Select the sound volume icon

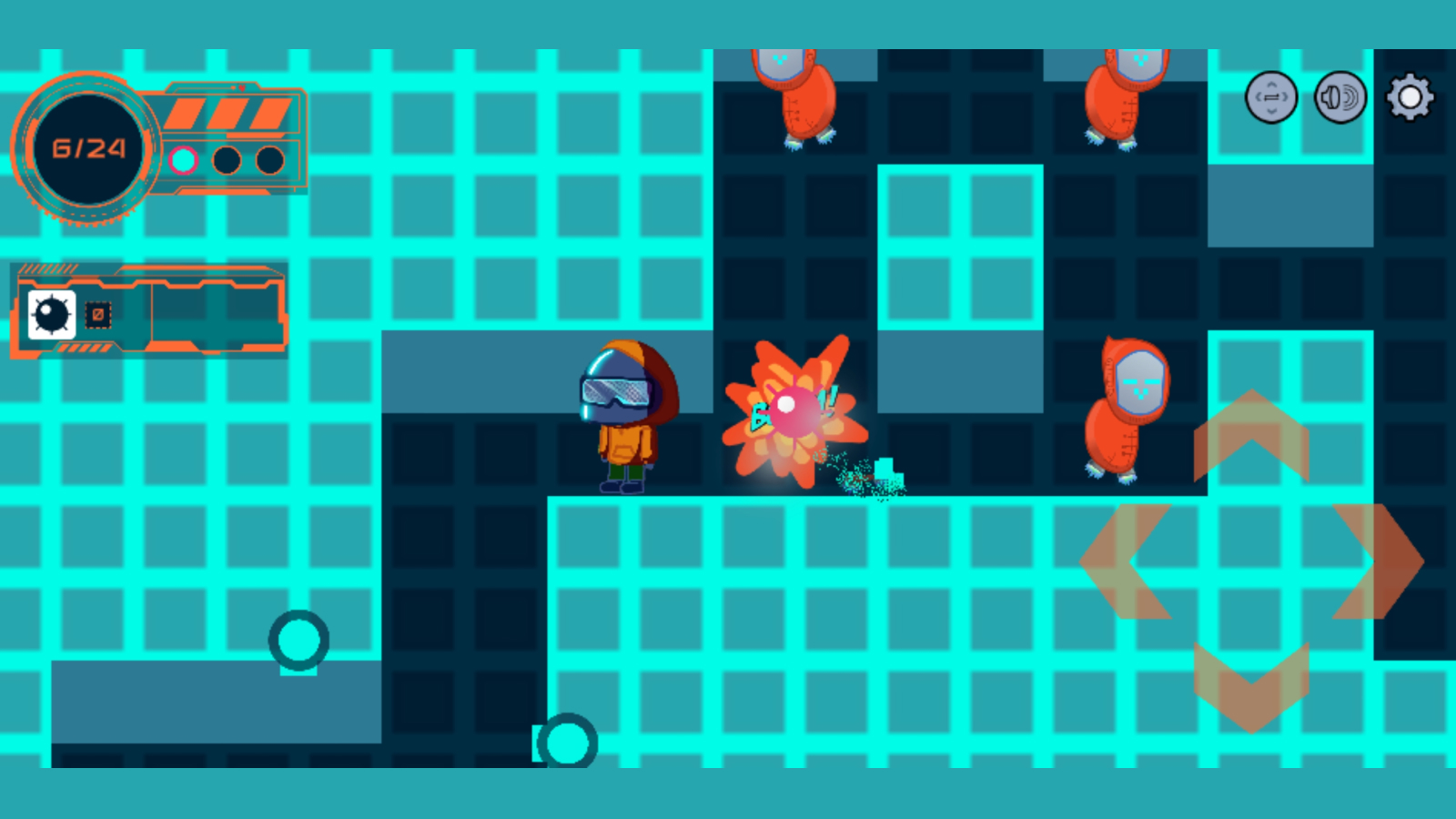[x=1339, y=95]
